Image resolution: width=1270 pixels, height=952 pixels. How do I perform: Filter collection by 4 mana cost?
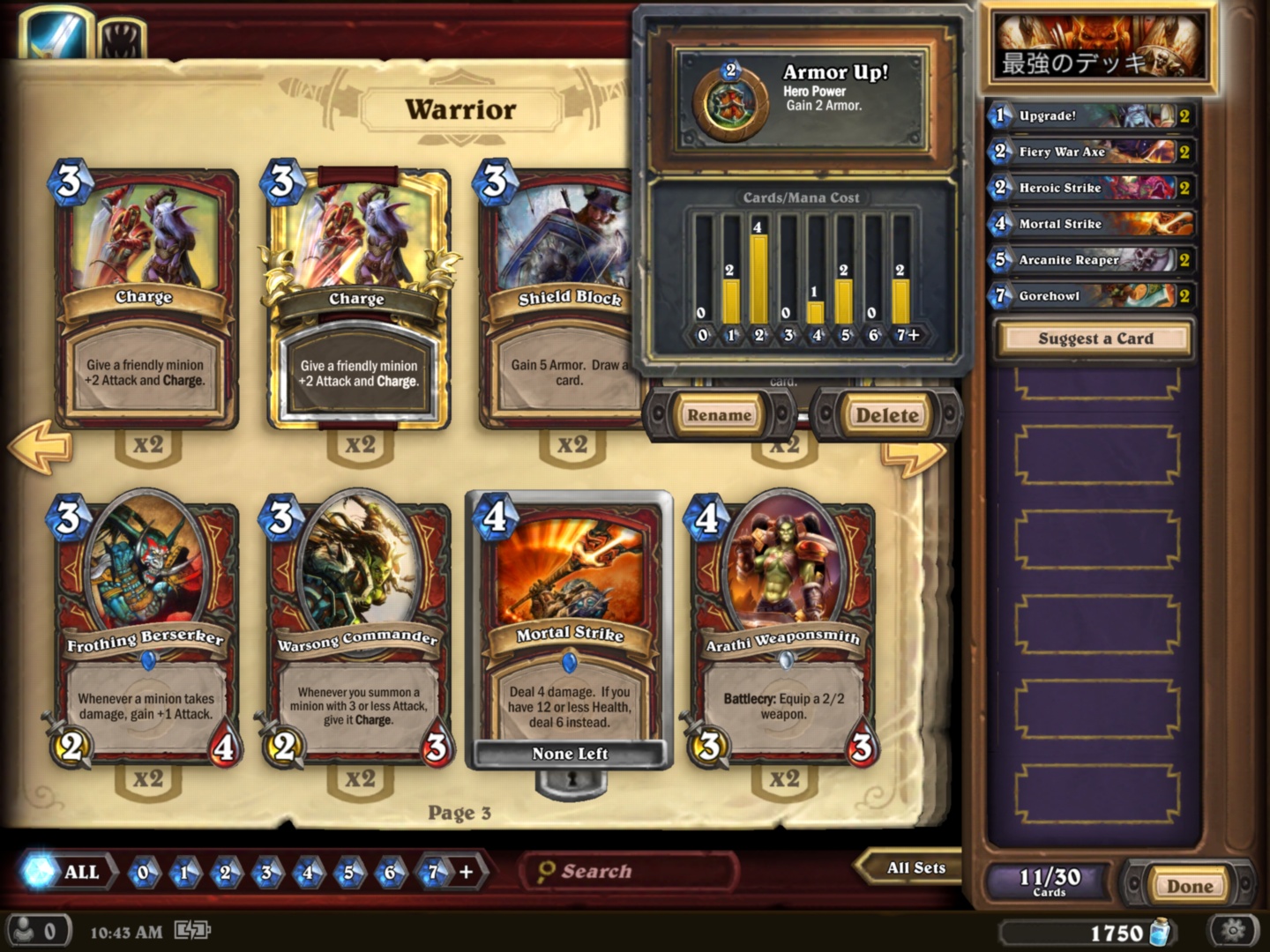pyautogui.click(x=308, y=873)
